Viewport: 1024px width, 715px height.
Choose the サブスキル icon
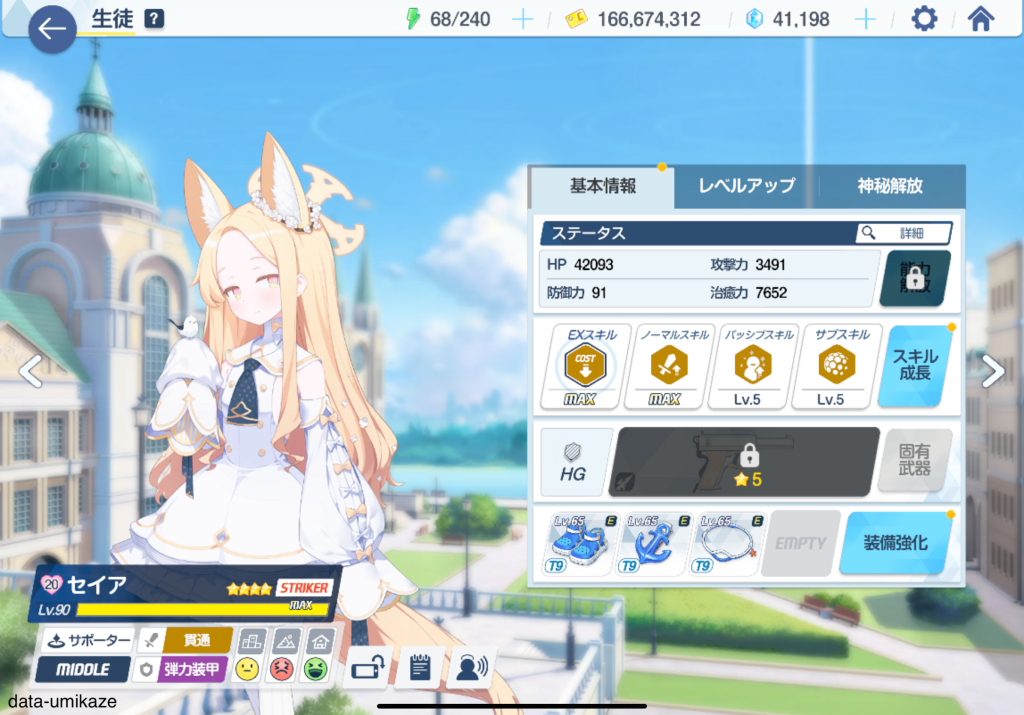tap(831, 367)
